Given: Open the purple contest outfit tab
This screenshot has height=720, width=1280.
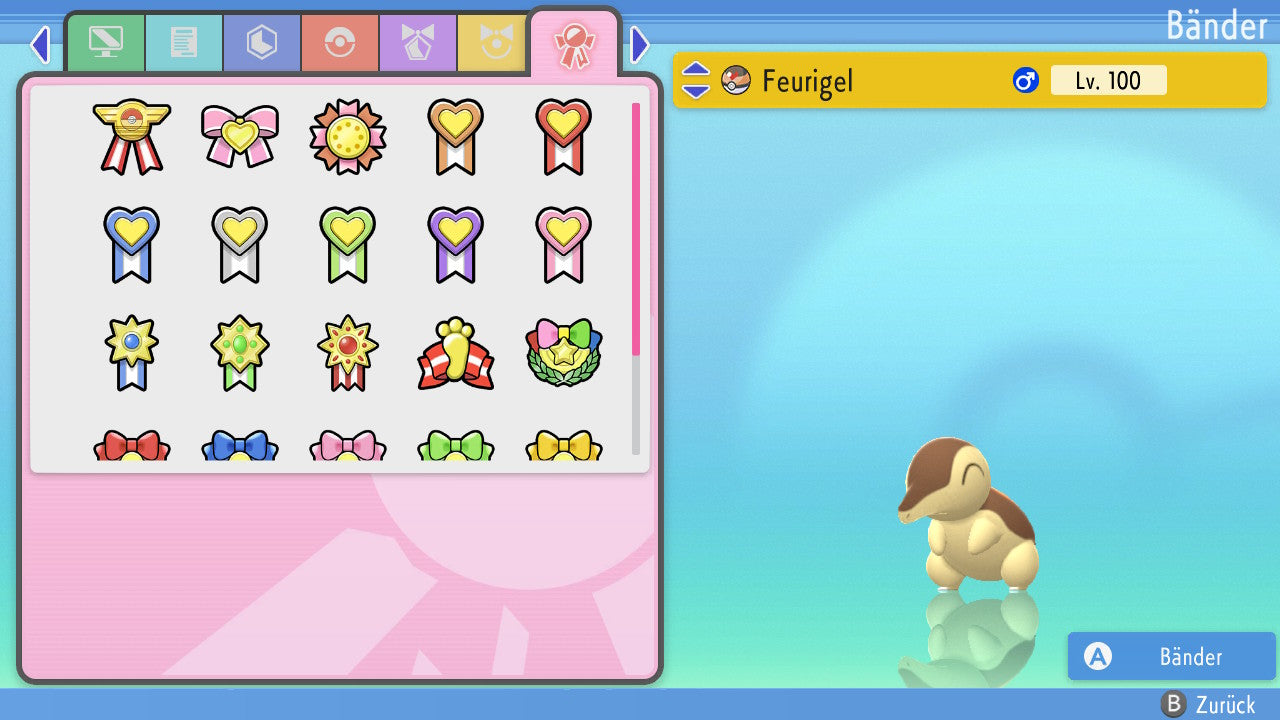Looking at the screenshot, I should pyautogui.click(x=418, y=43).
